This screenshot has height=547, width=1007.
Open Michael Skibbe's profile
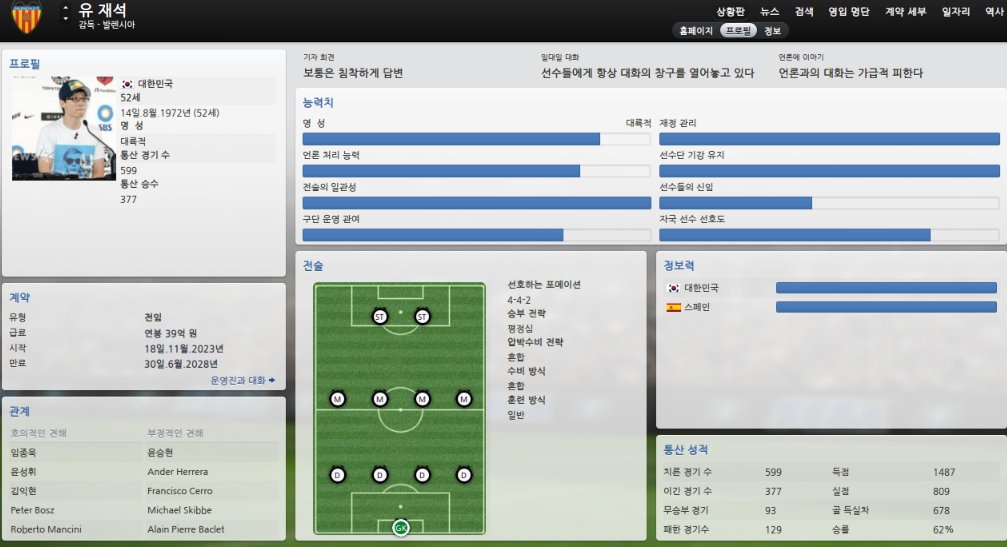pyautogui.click(x=180, y=510)
